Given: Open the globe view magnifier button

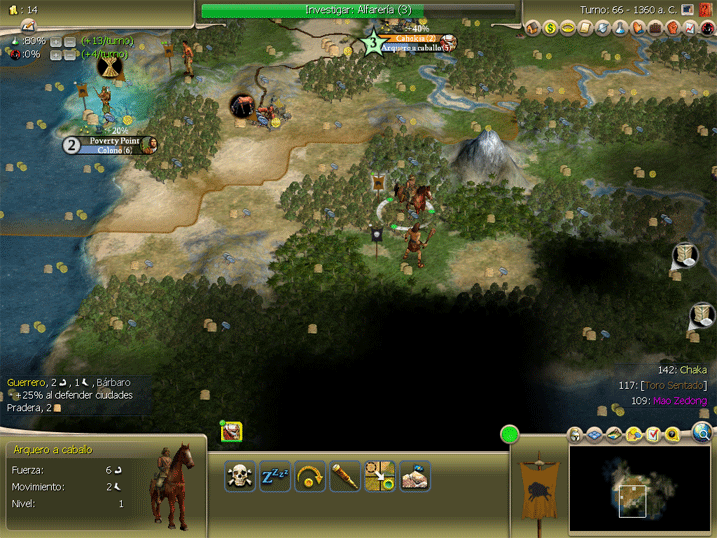Looking at the screenshot, I should [x=703, y=433].
